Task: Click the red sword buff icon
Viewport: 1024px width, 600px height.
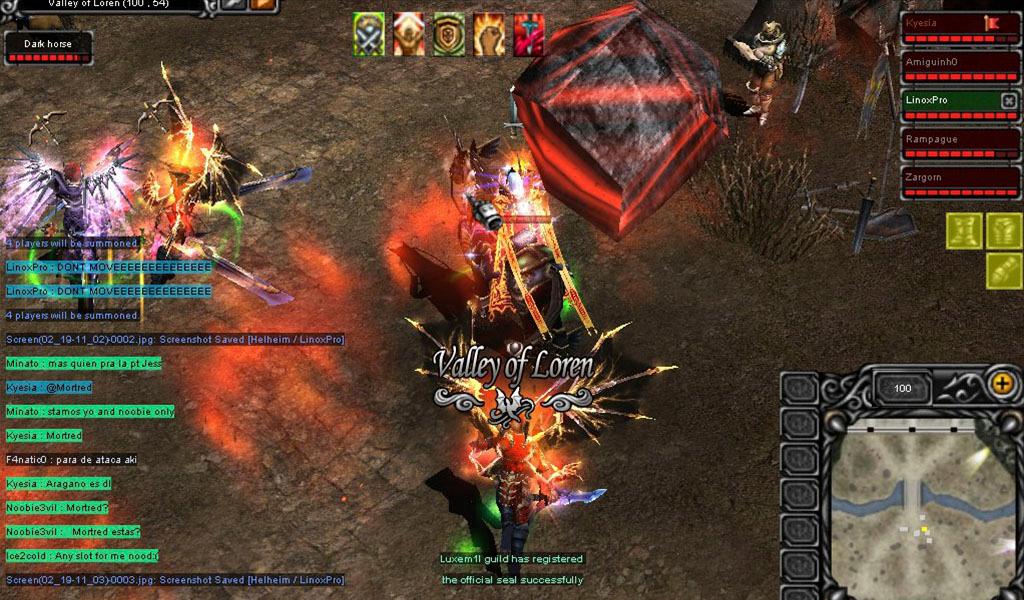Action: (529, 34)
